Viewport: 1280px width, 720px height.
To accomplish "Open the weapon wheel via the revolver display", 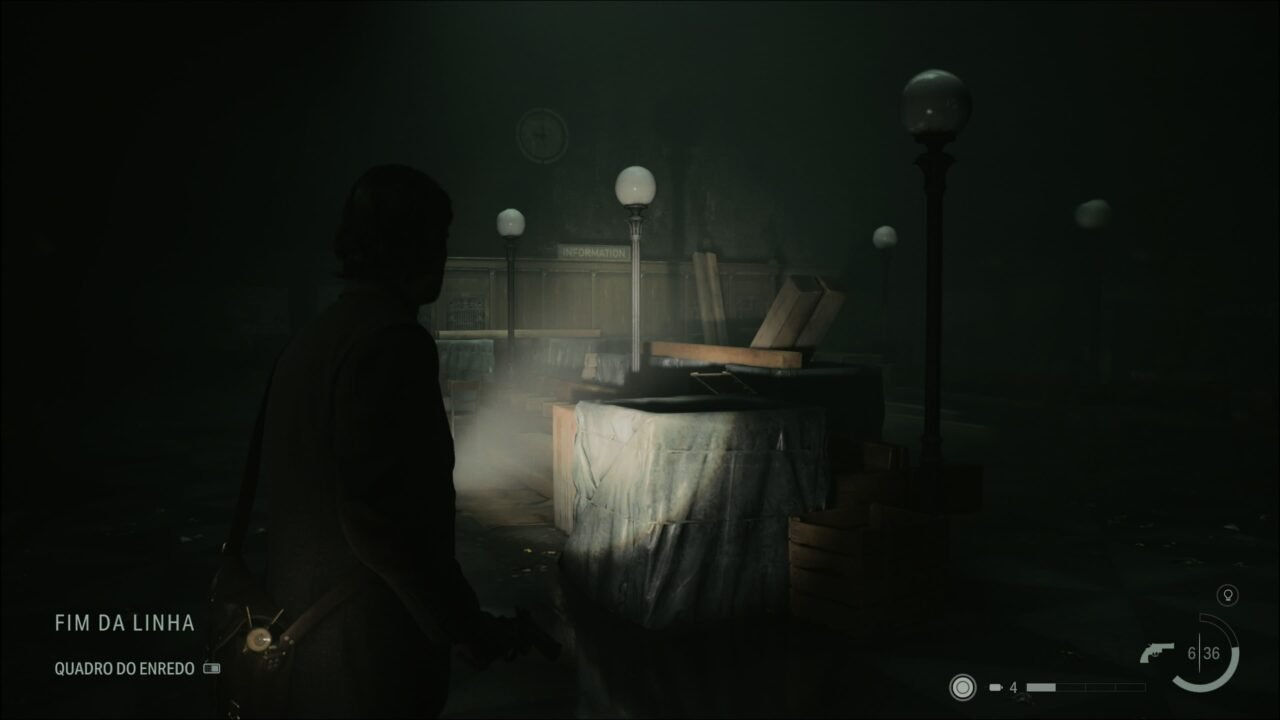I will point(1155,650).
